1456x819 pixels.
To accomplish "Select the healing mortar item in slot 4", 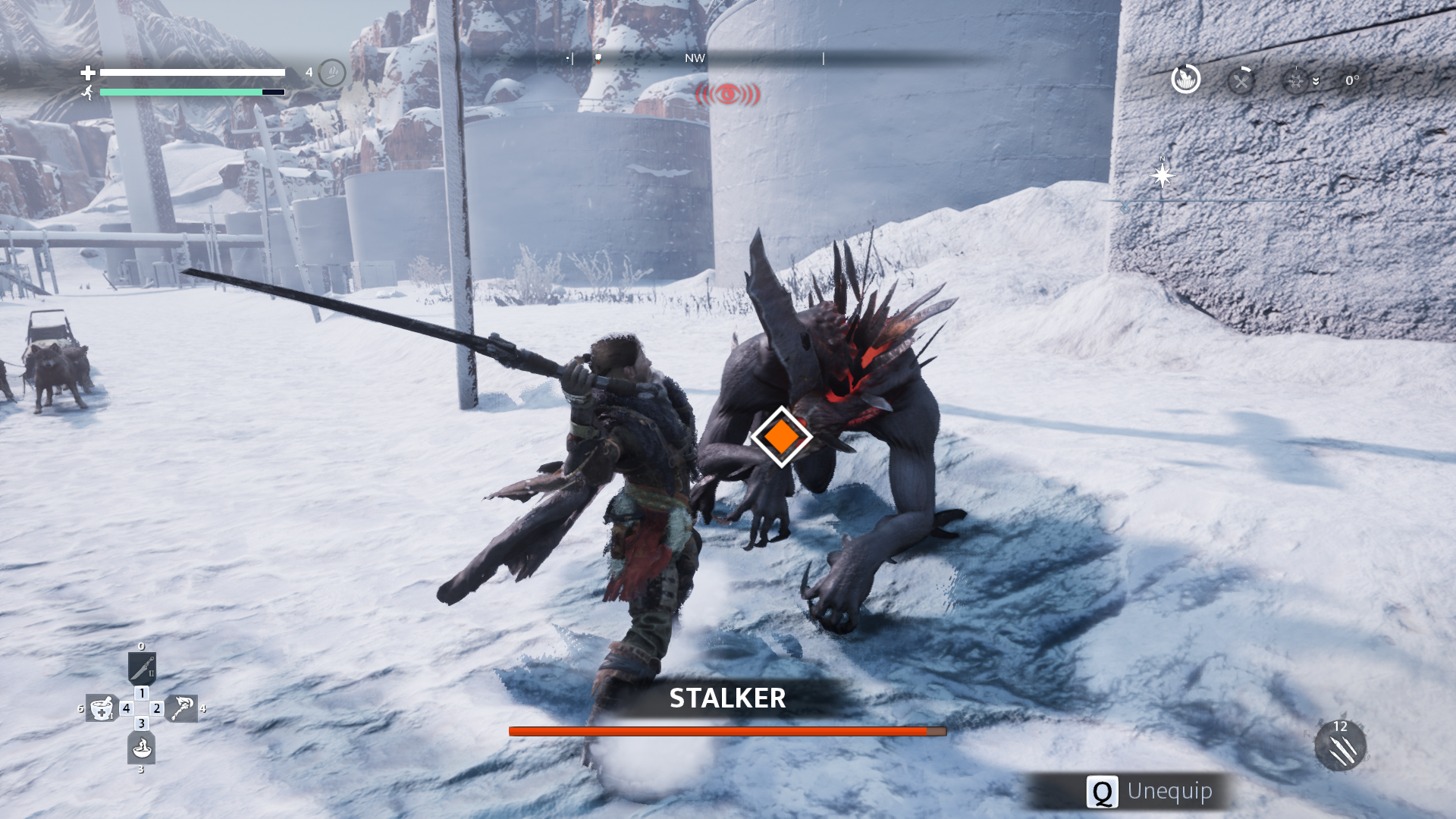I will pyautogui.click(x=101, y=708).
